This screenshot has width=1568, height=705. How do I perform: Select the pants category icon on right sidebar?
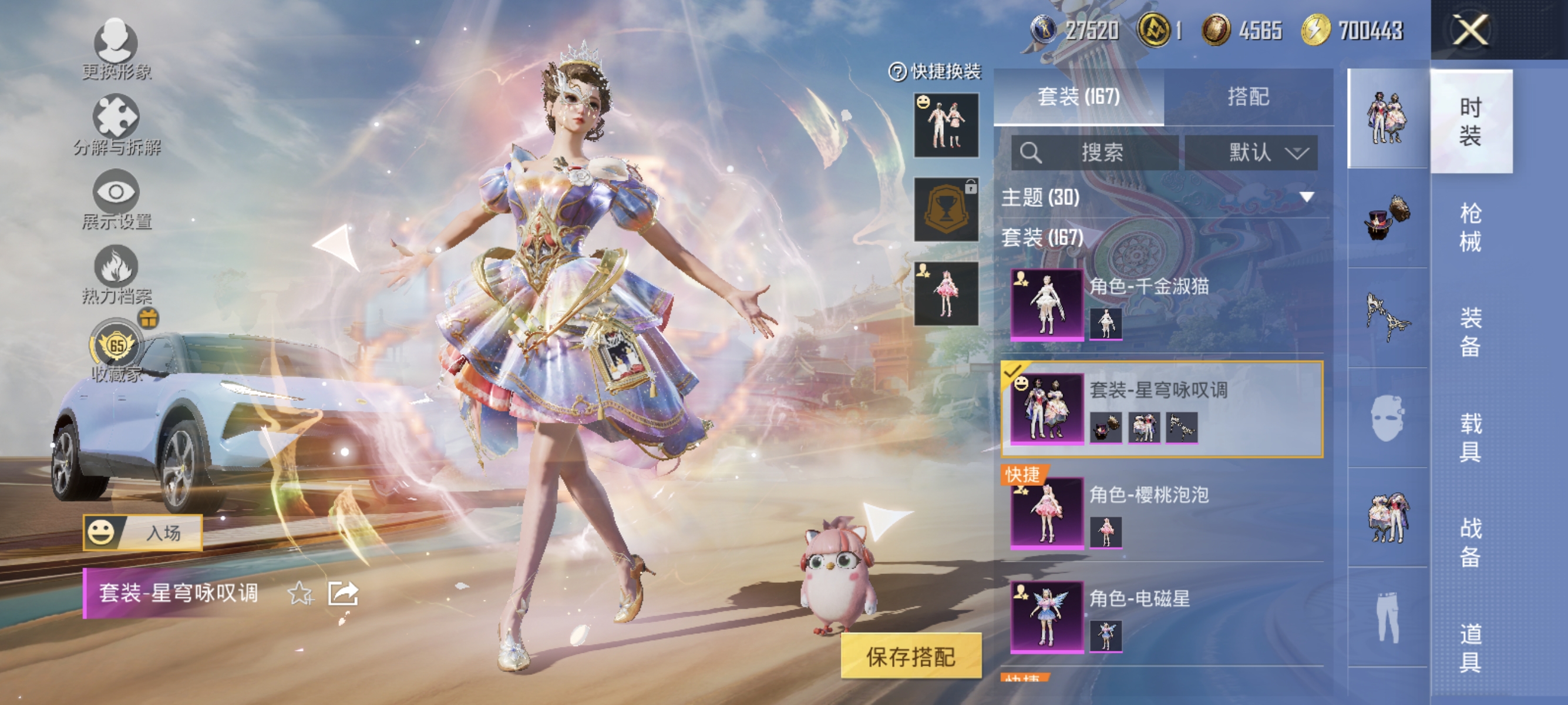click(1388, 618)
